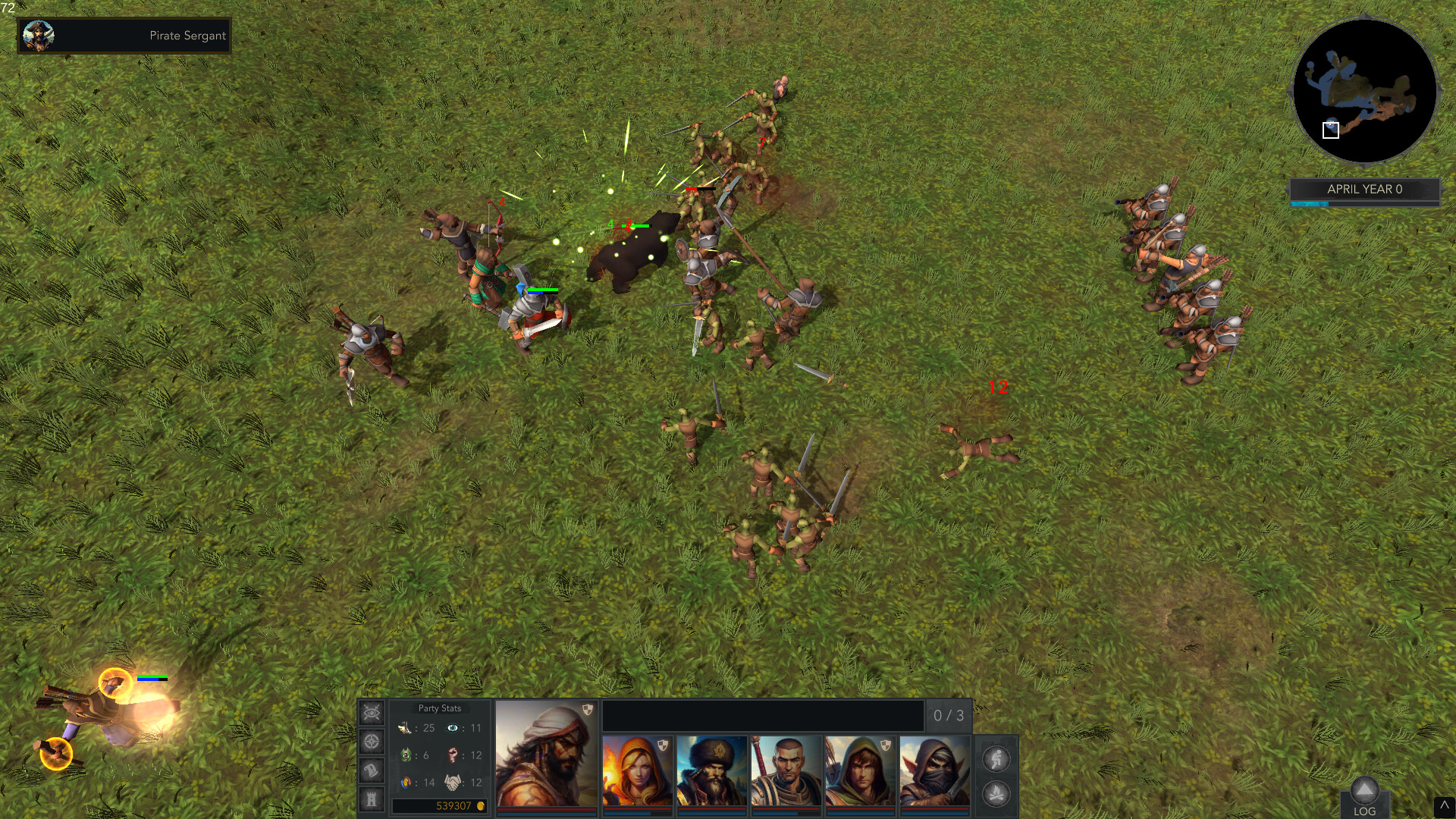The height and width of the screenshot is (819, 1456).
Task: Click the movement speed boot icon
Action: pyautogui.click(x=404, y=728)
